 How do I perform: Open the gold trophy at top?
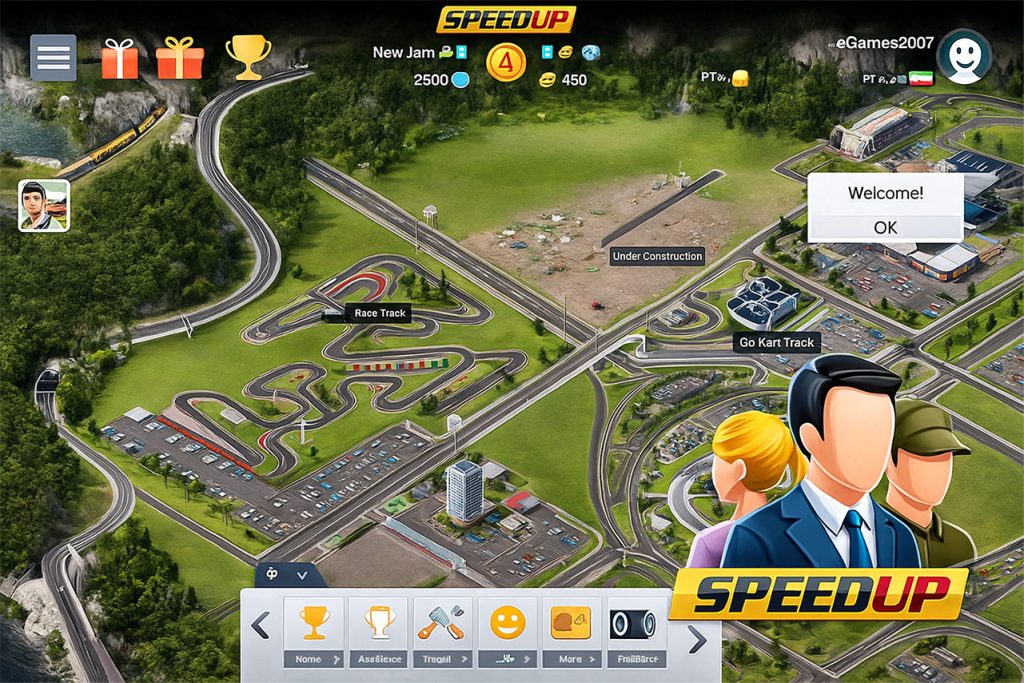coord(247,57)
